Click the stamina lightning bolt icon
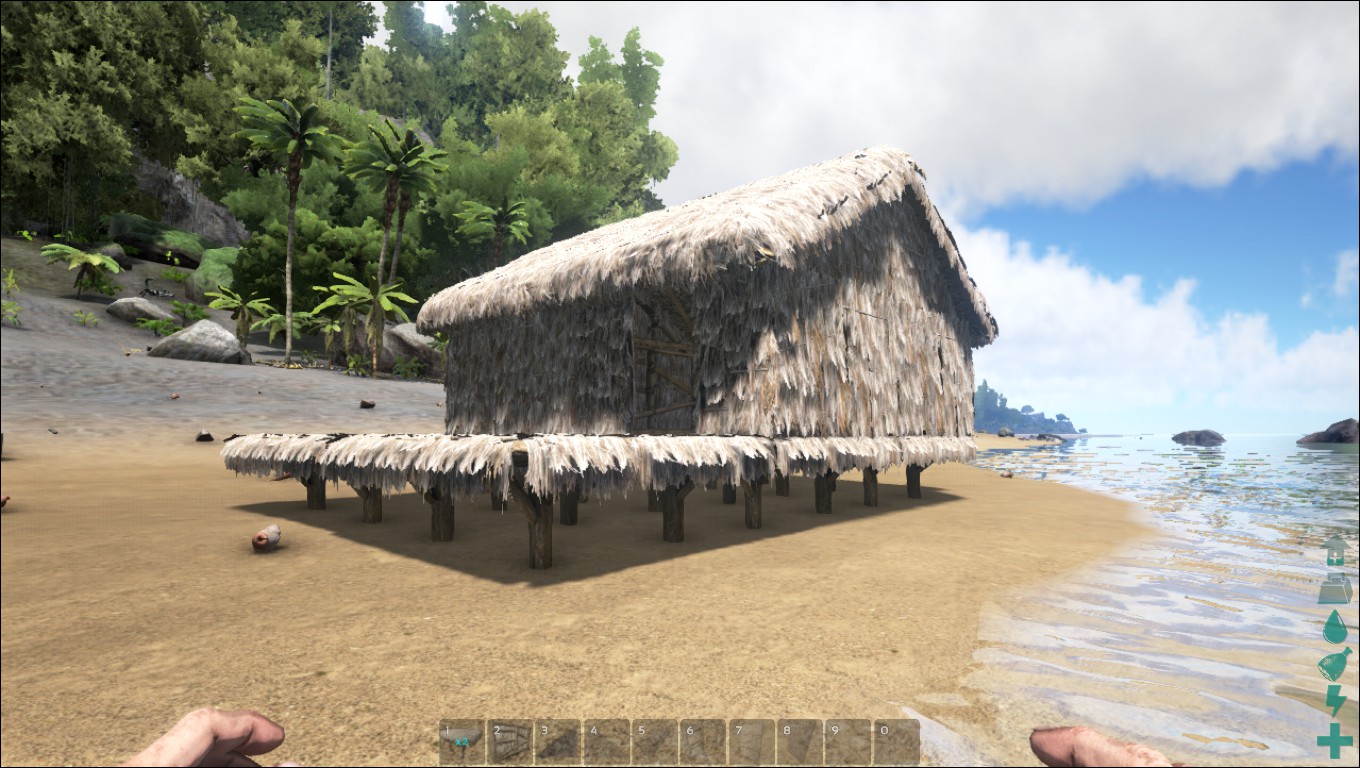The height and width of the screenshot is (768, 1360). (x=1335, y=701)
